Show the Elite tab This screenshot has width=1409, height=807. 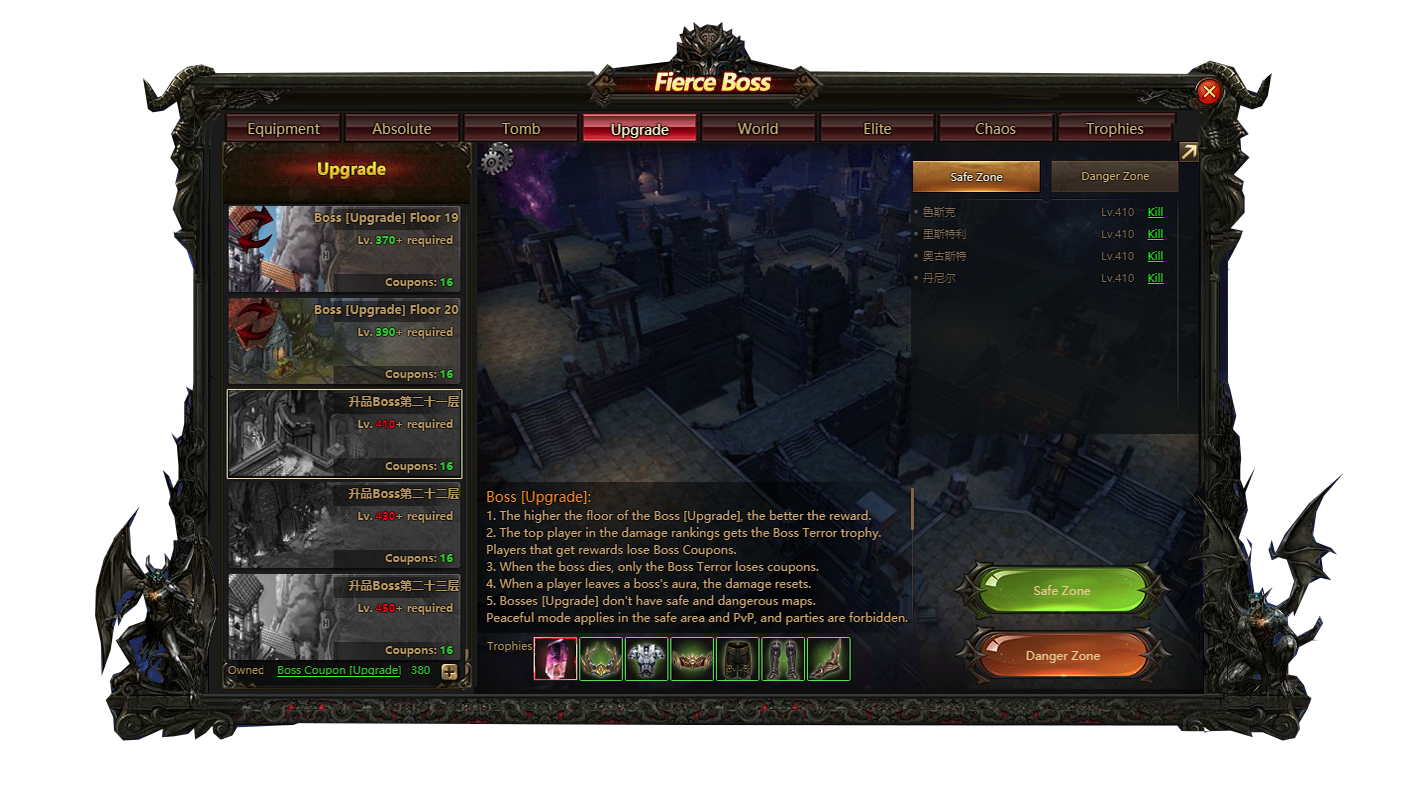877,129
